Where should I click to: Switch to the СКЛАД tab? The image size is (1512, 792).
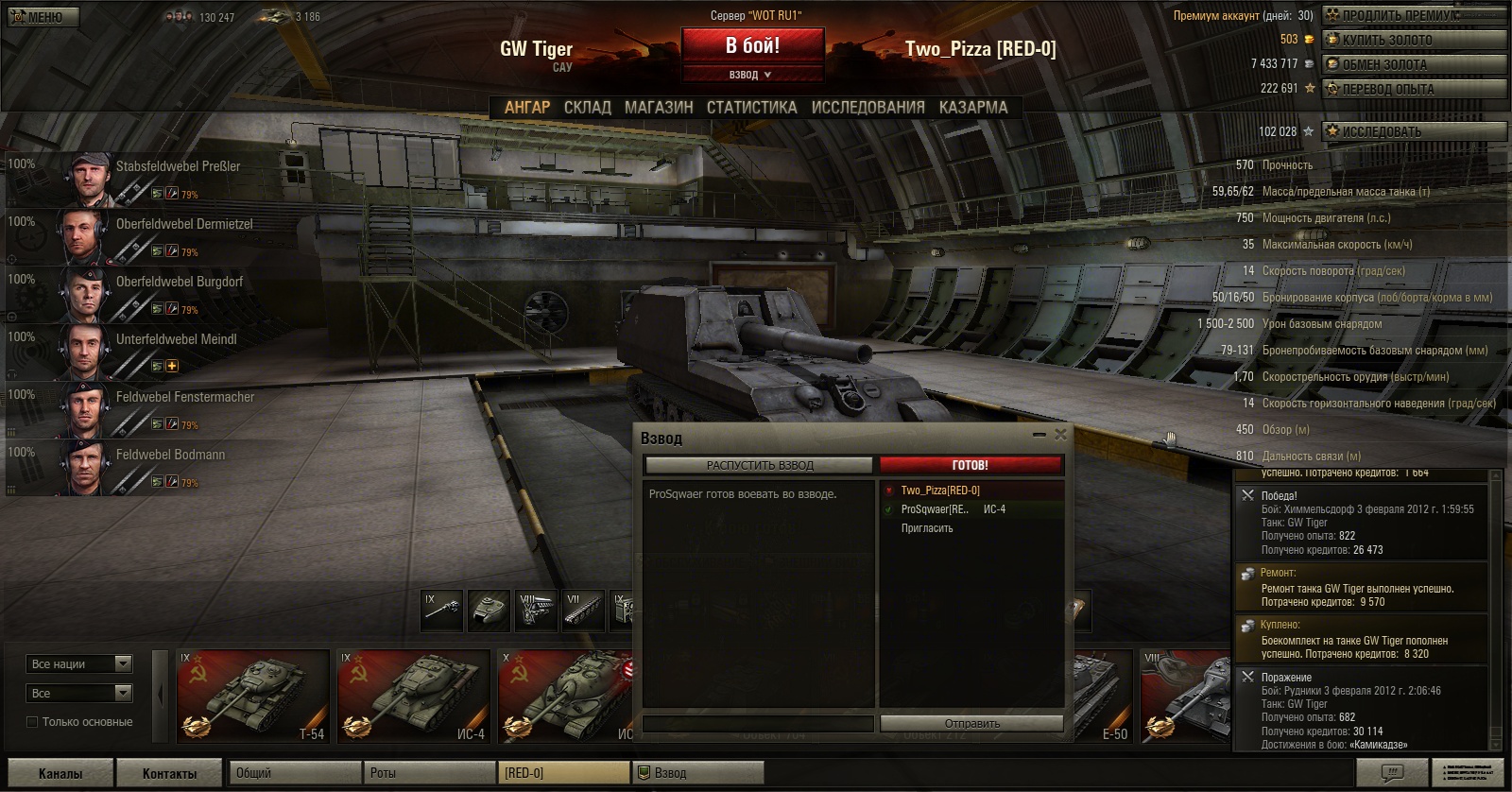pyautogui.click(x=587, y=108)
